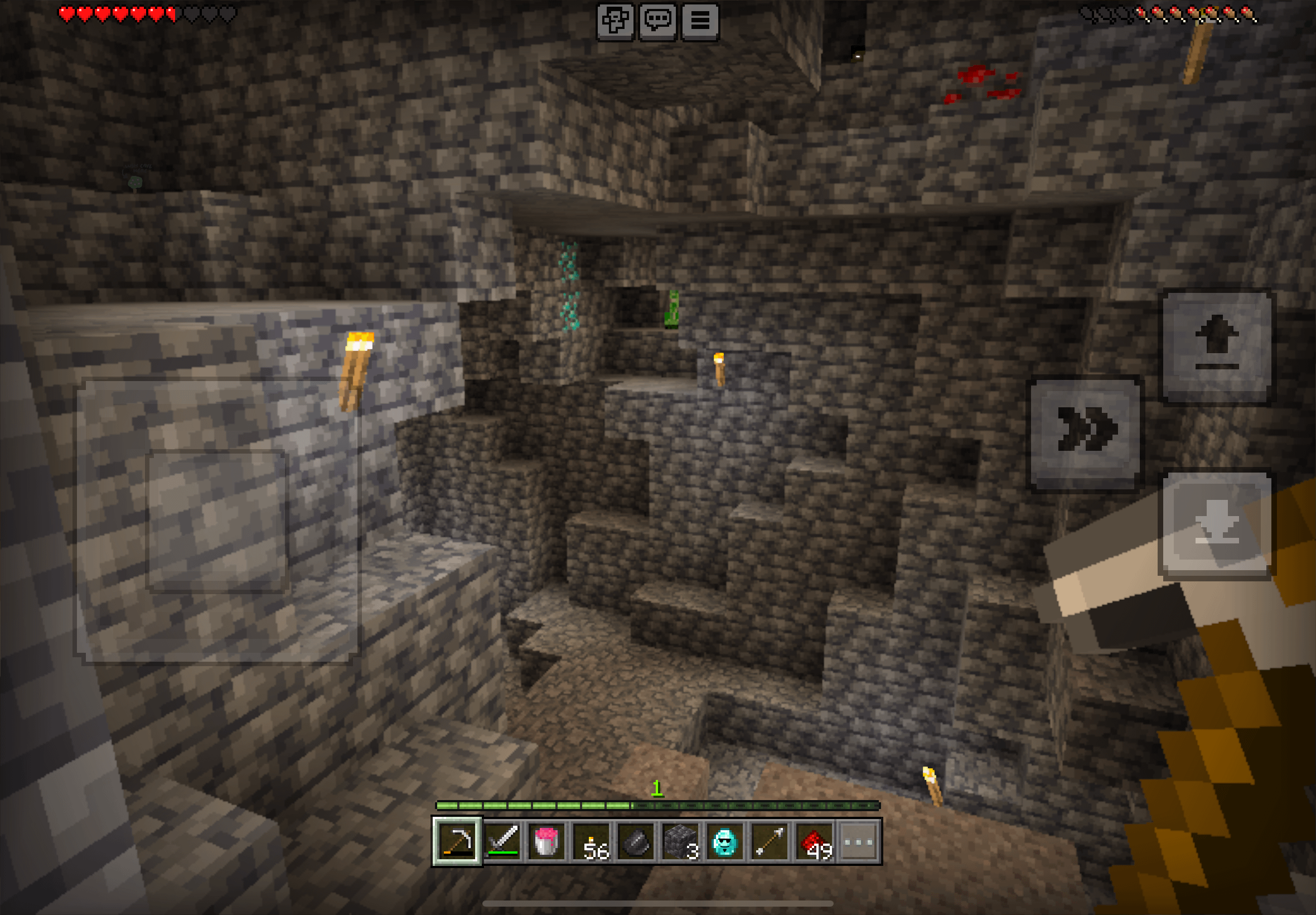Open the chat speech bubble

click(x=657, y=22)
